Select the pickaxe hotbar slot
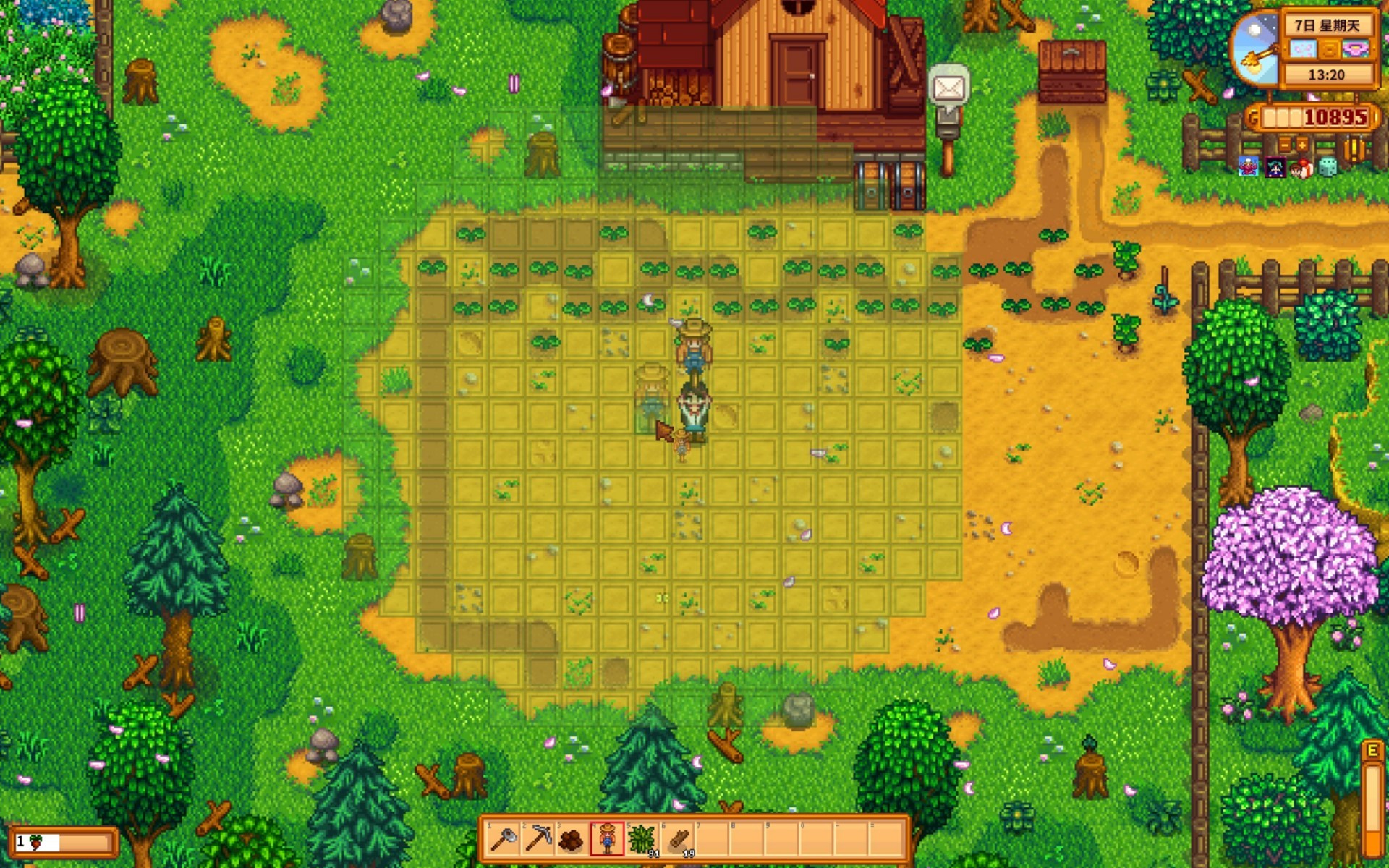The height and width of the screenshot is (868, 1389). pos(538,839)
